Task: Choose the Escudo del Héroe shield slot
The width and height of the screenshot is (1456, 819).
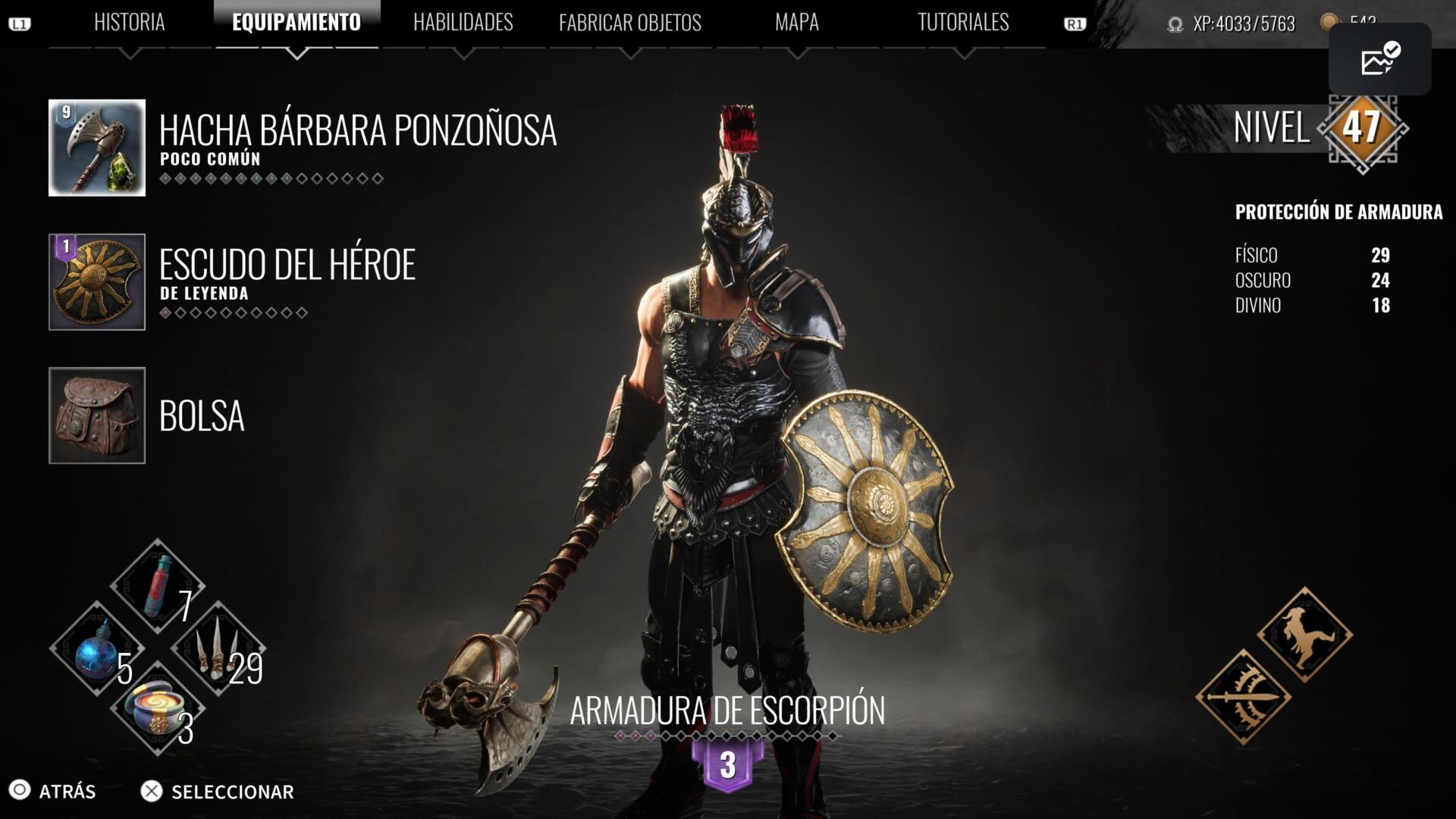Action: coord(97,282)
